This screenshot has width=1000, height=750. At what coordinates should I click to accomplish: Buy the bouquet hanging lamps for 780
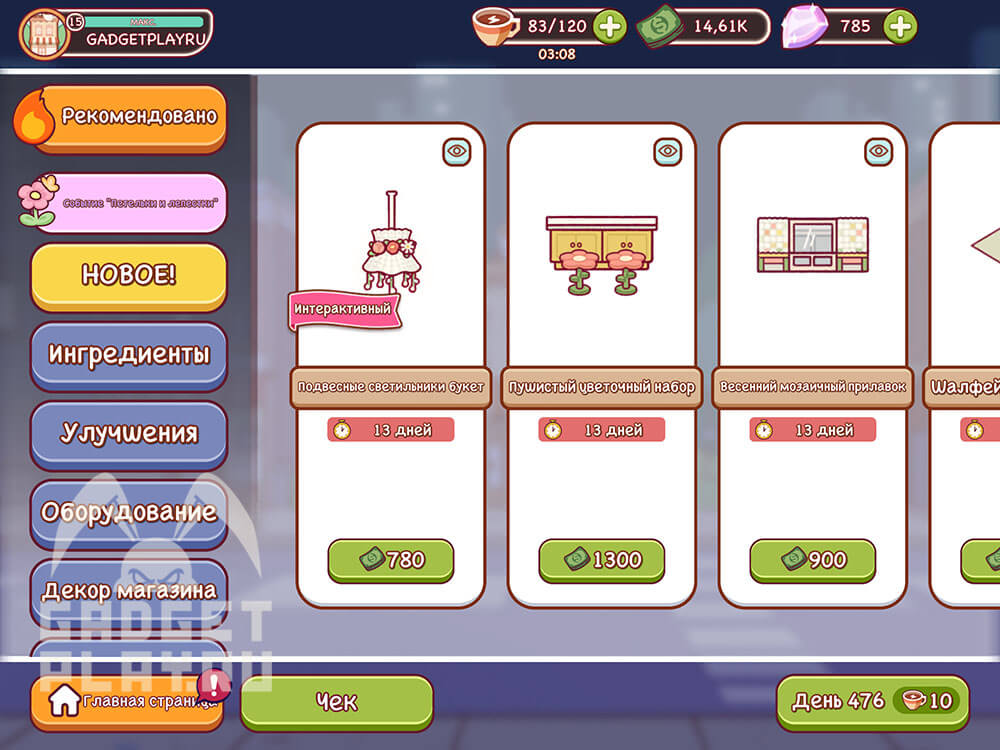point(391,560)
